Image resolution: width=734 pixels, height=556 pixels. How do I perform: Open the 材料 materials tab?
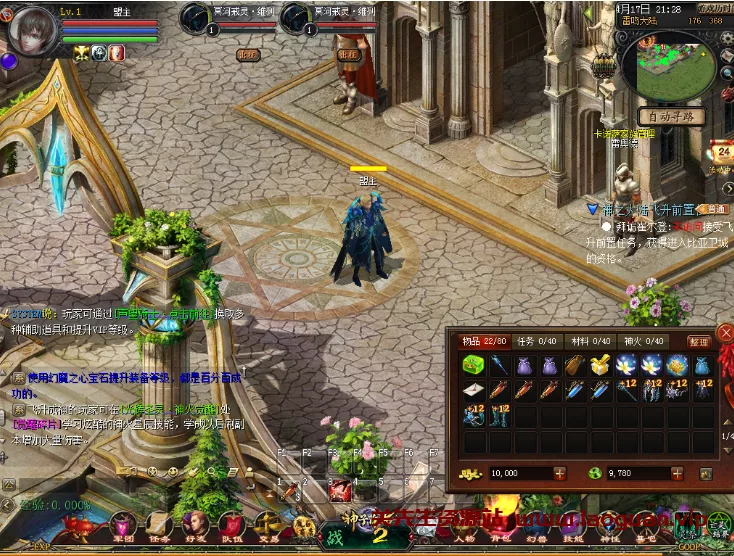pos(590,341)
